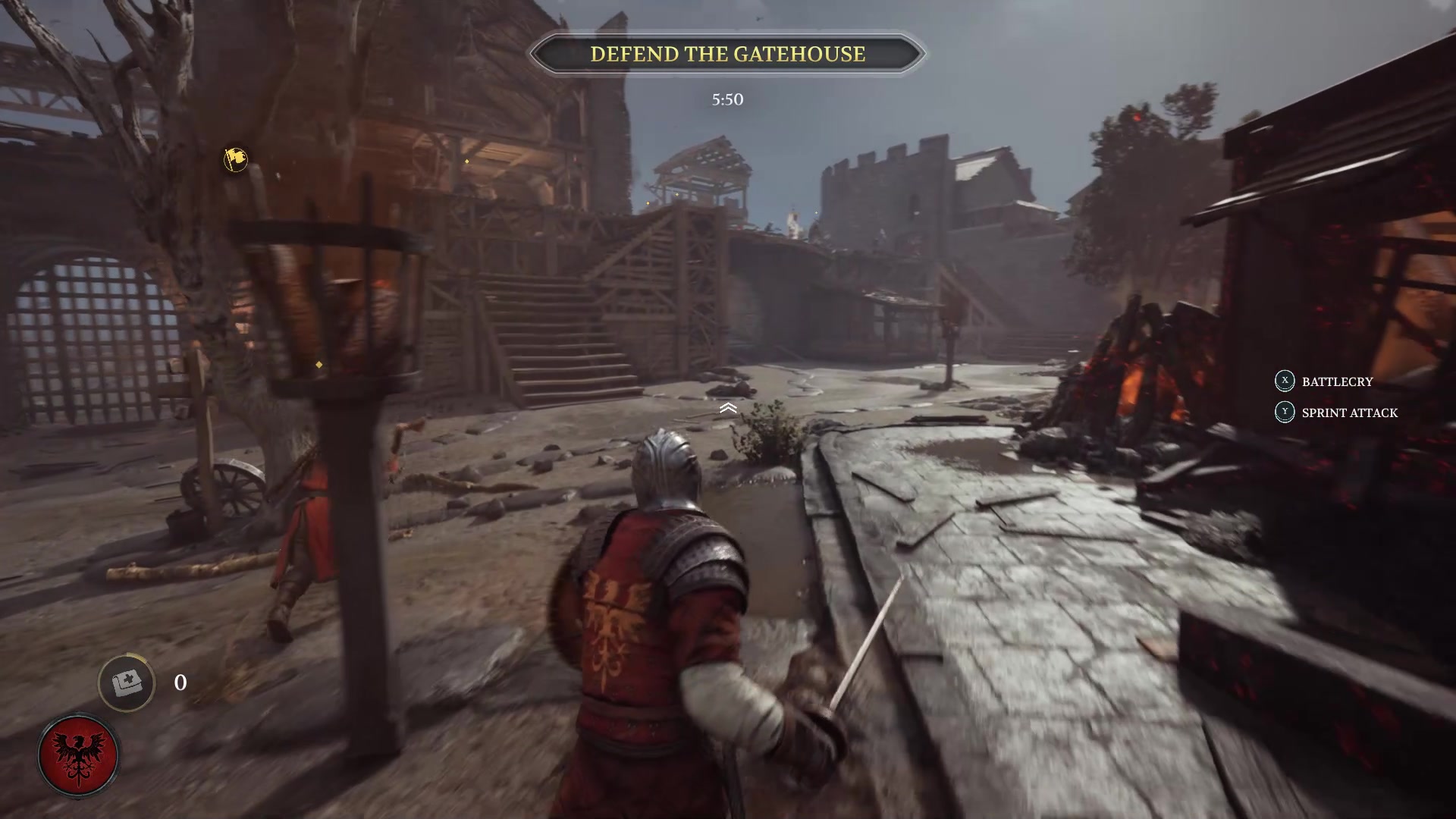Click the SPRINT ATTACK label text
This screenshot has width=1456, height=819.
1348,413
